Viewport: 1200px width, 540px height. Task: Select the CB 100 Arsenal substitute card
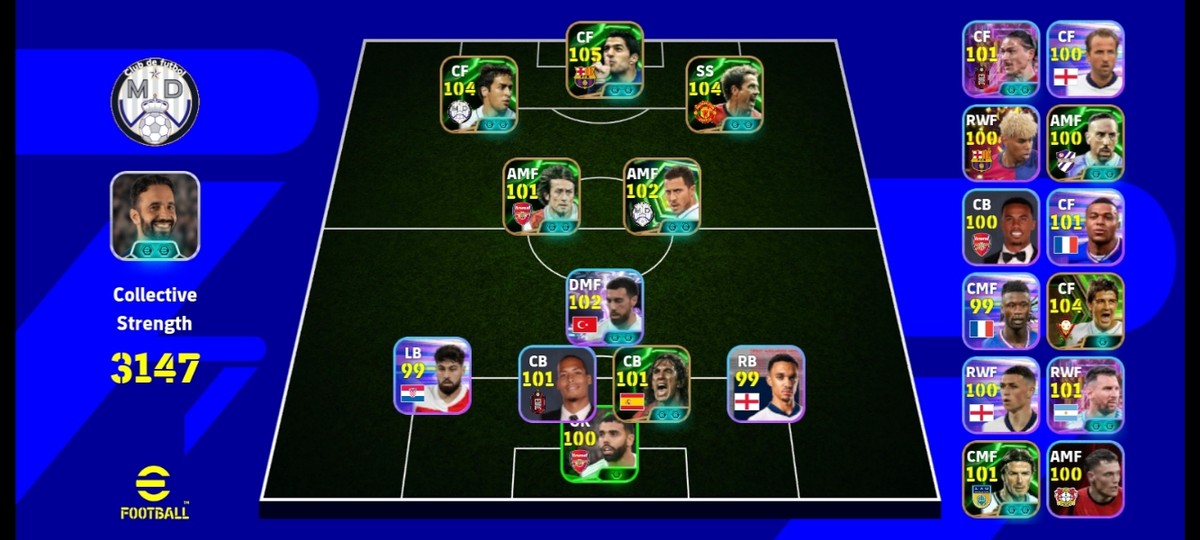click(1001, 227)
